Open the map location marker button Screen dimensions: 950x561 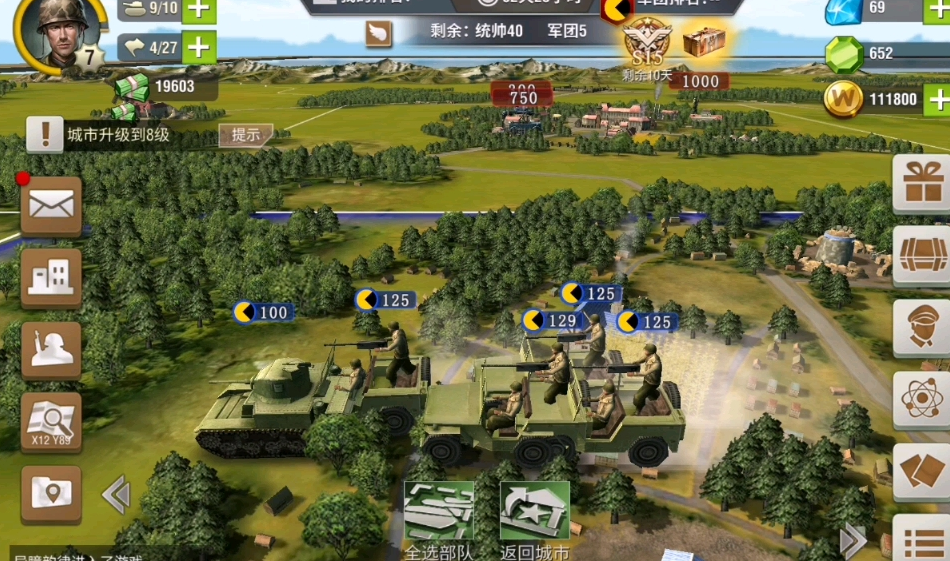click(x=51, y=493)
